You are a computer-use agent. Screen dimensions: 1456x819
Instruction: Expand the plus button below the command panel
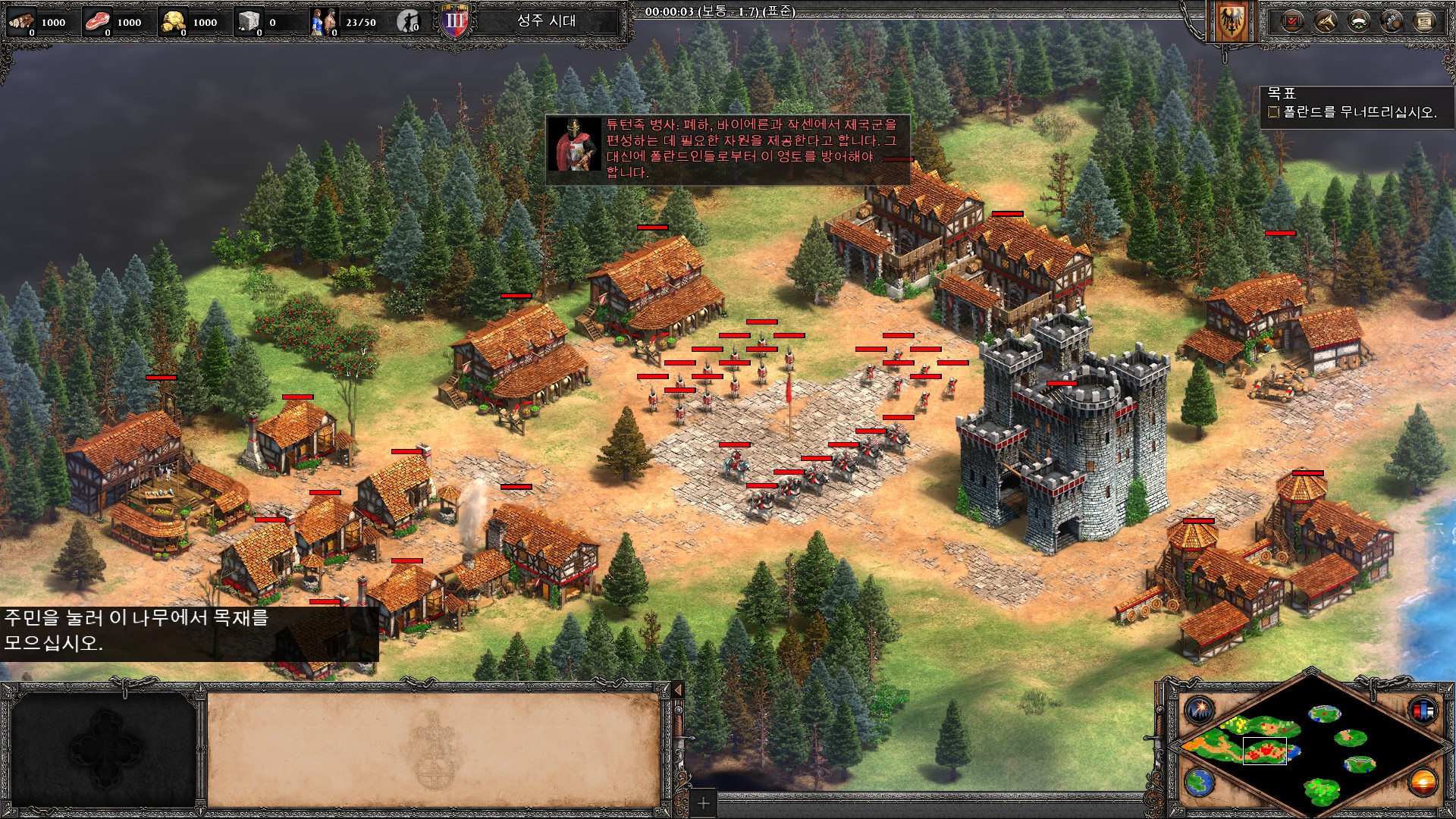click(x=703, y=802)
